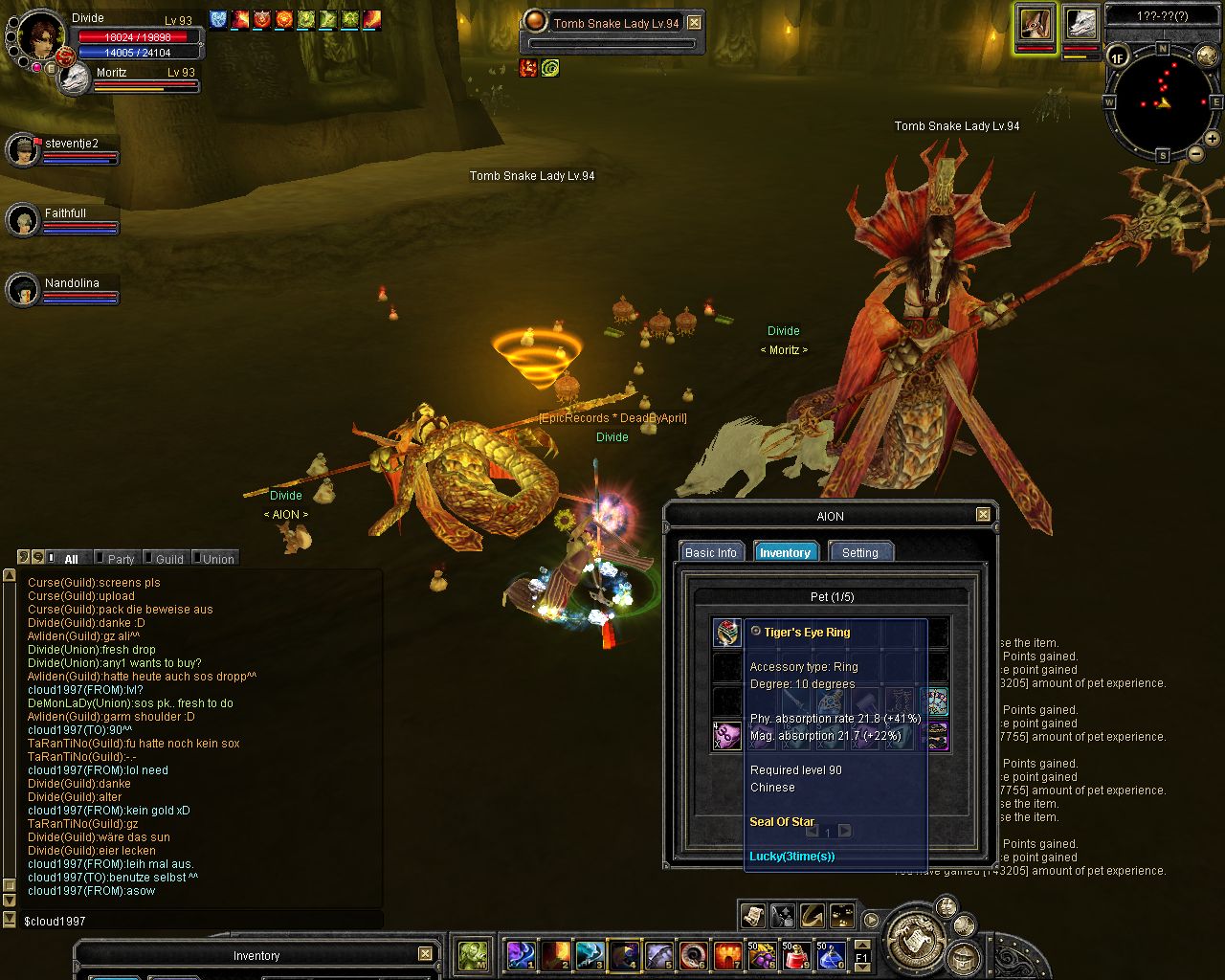The height and width of the screenshot is (980, 1225).
Task: Close the Tomb Snake Lady target frame
Action: click(x=695, y=23)
